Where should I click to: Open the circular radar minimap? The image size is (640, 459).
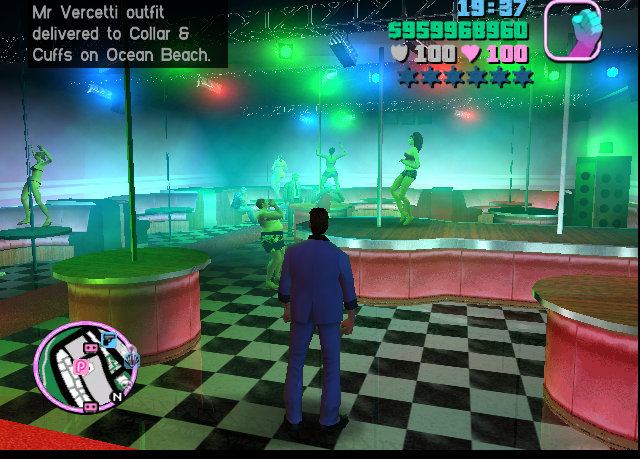(x=84, y=367)
